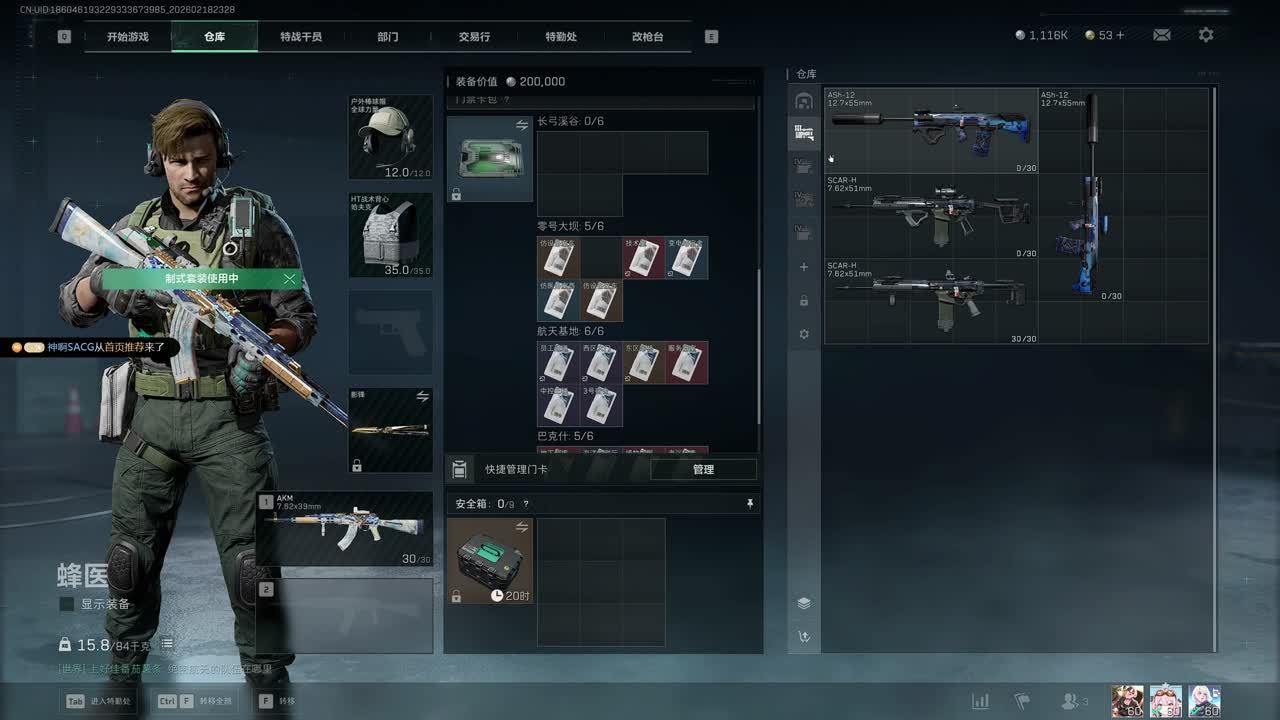Viewport: 1280px width, 720px height.
Task: Select the HT tactical vest armor slot
Action: (390, 235)
